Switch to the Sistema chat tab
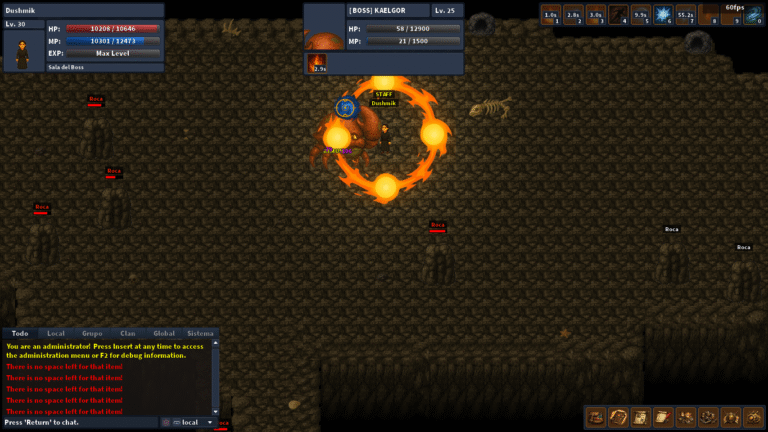This screenshot has width=768, height=432. pyautogui.click(x=200, y=333)
